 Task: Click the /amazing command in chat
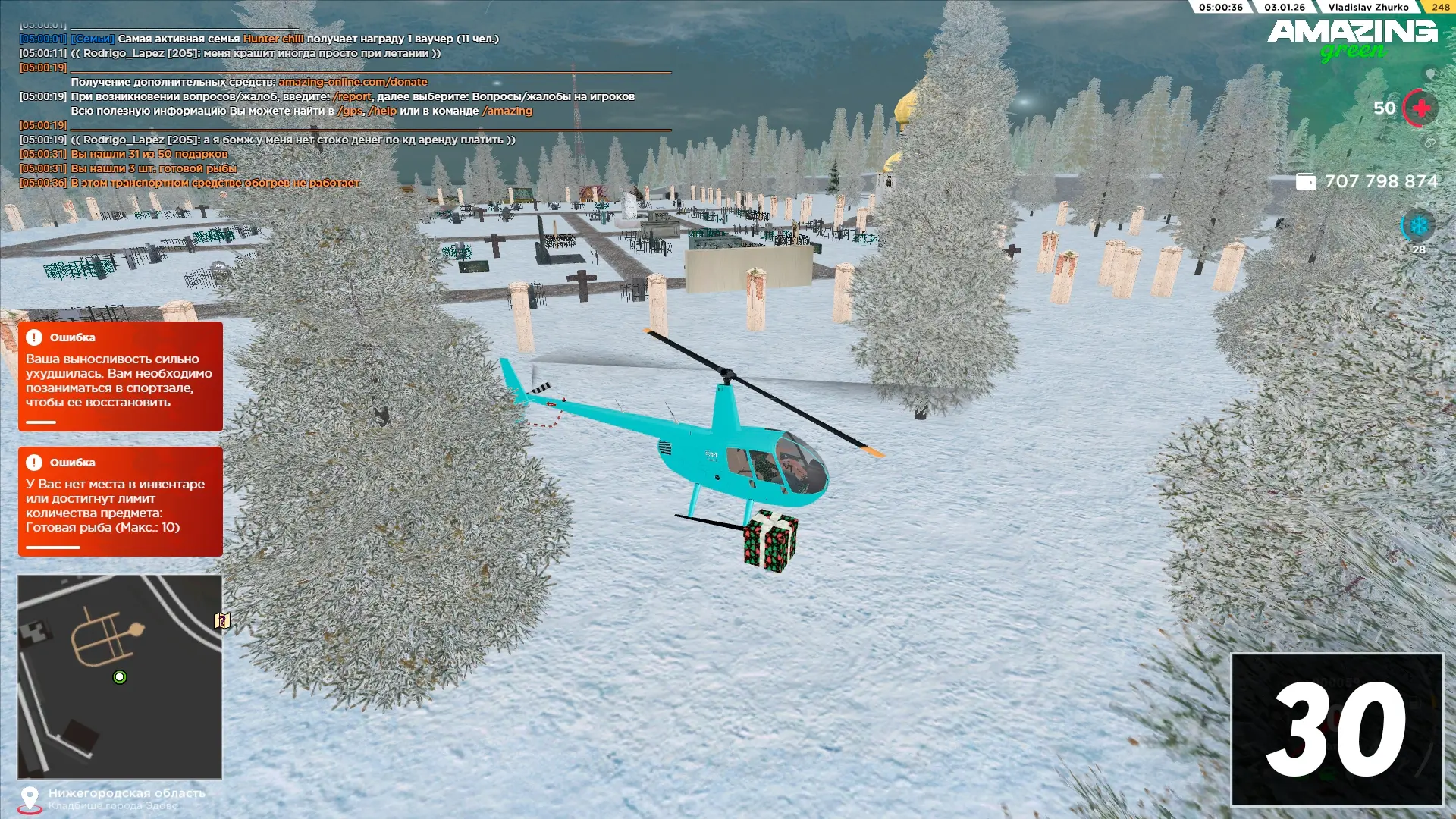[x=507, y=111]
